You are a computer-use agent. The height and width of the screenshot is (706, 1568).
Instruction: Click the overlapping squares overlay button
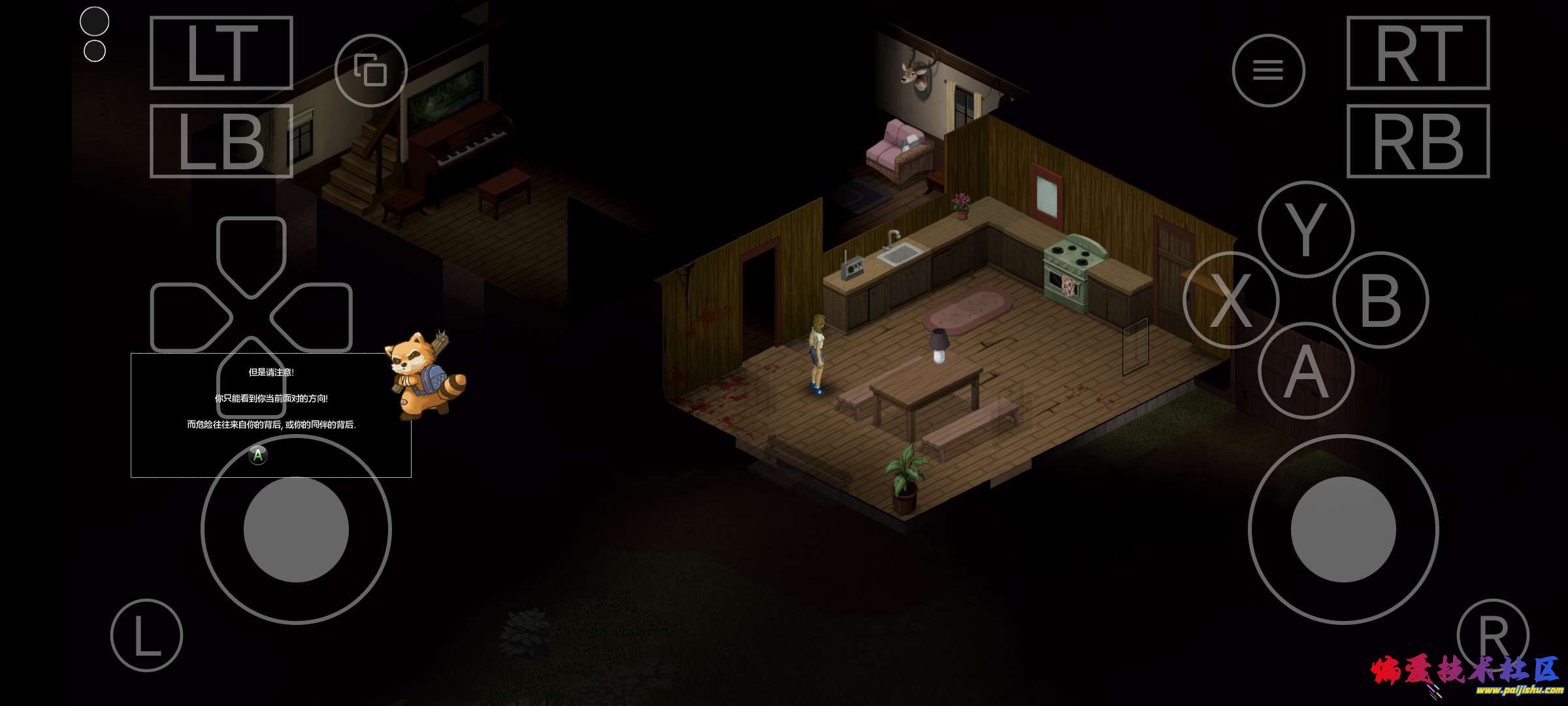370,71
